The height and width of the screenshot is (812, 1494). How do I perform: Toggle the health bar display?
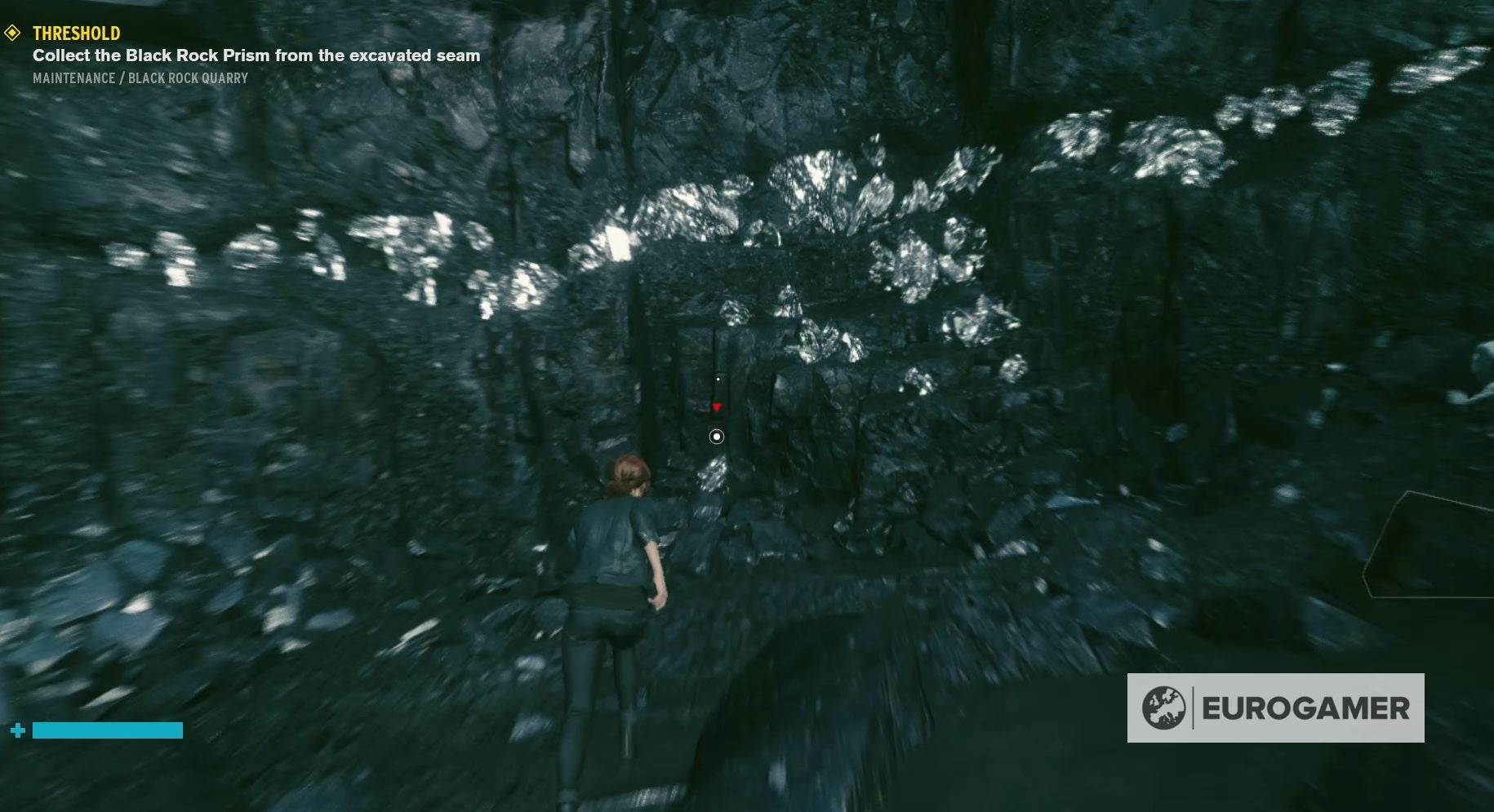108,730
